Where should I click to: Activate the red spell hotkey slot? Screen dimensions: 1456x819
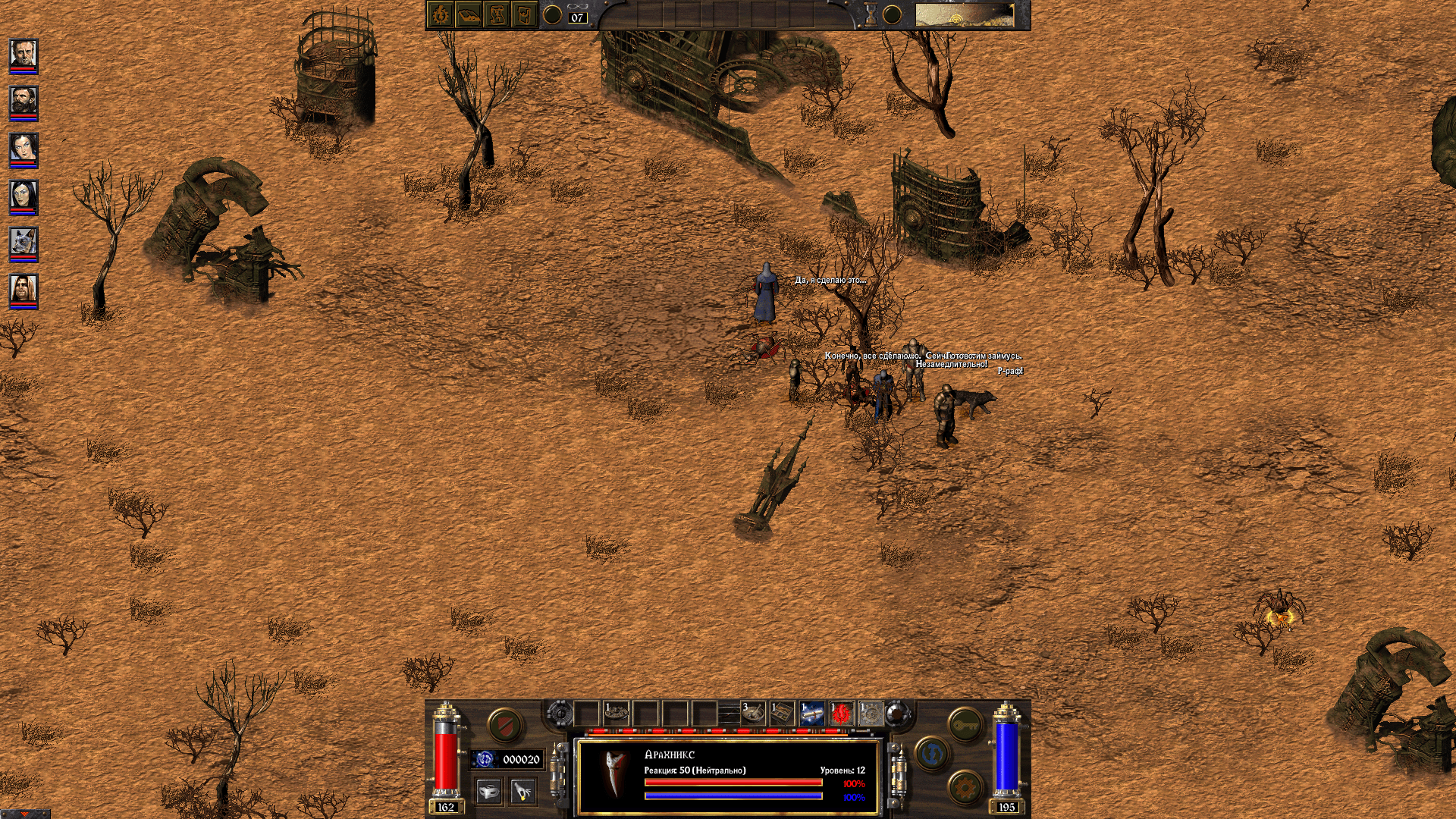[840, 713]
